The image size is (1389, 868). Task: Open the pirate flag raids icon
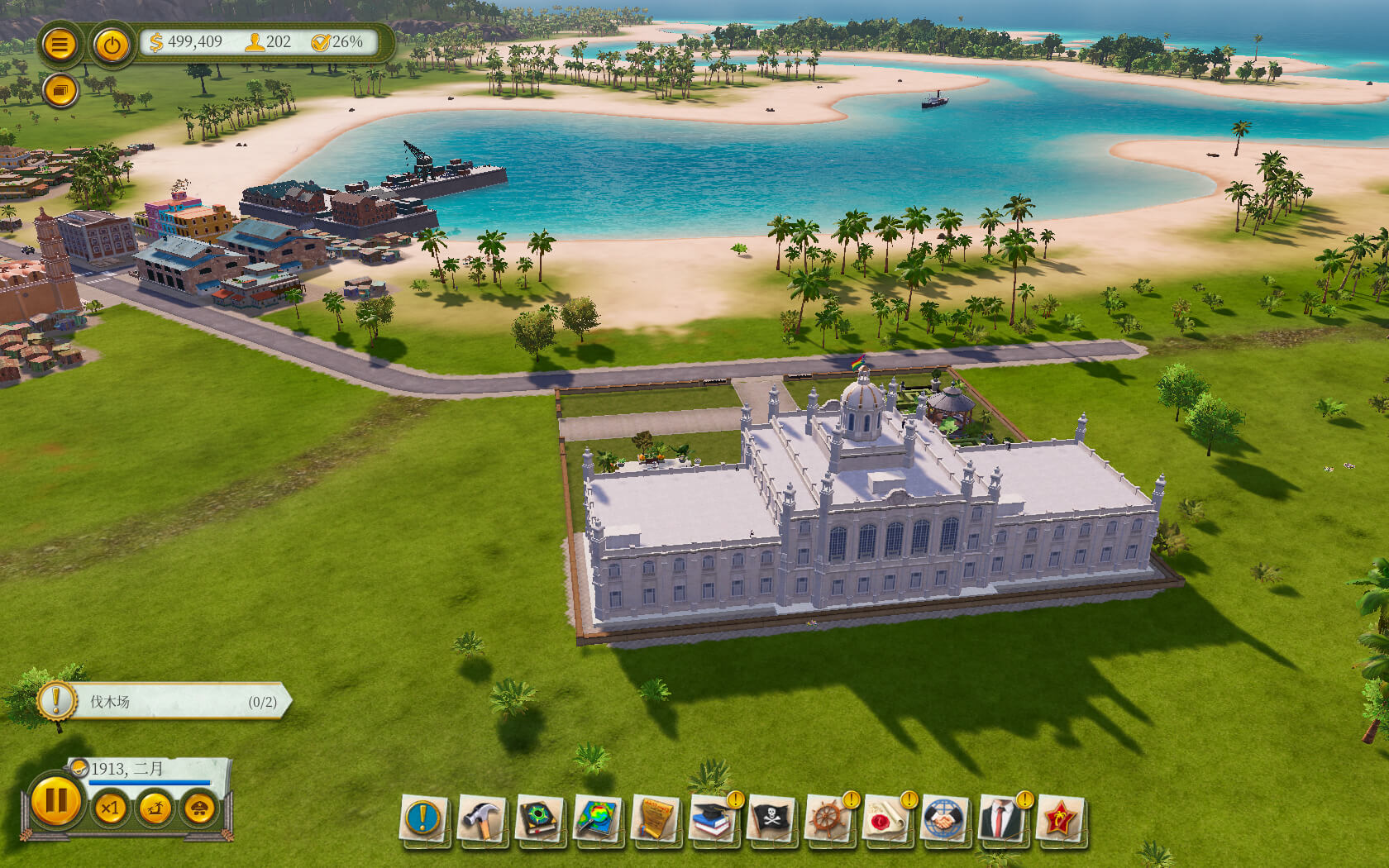coord(771,818)
